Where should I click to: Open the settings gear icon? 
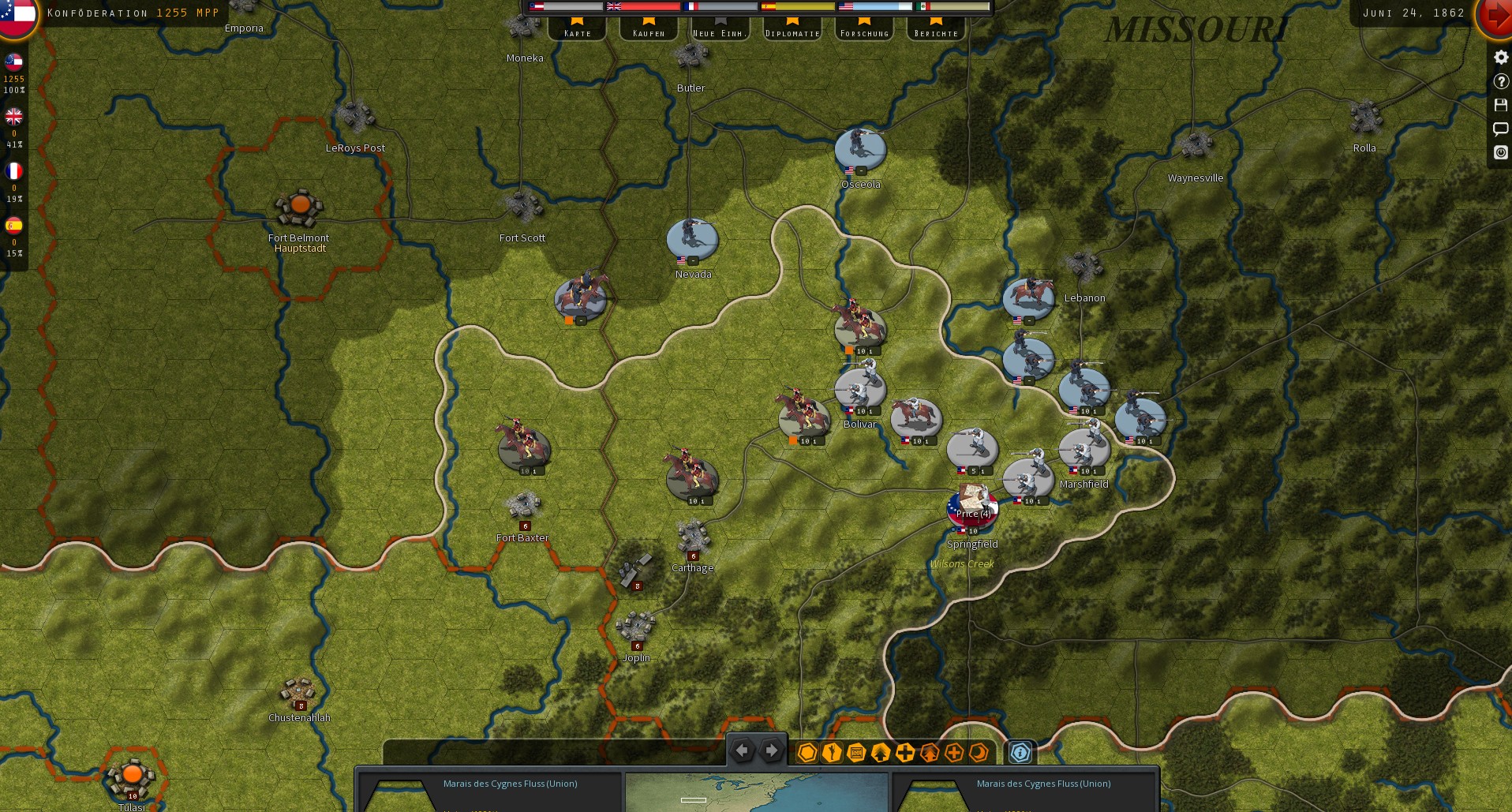(x=1500, y=57)
